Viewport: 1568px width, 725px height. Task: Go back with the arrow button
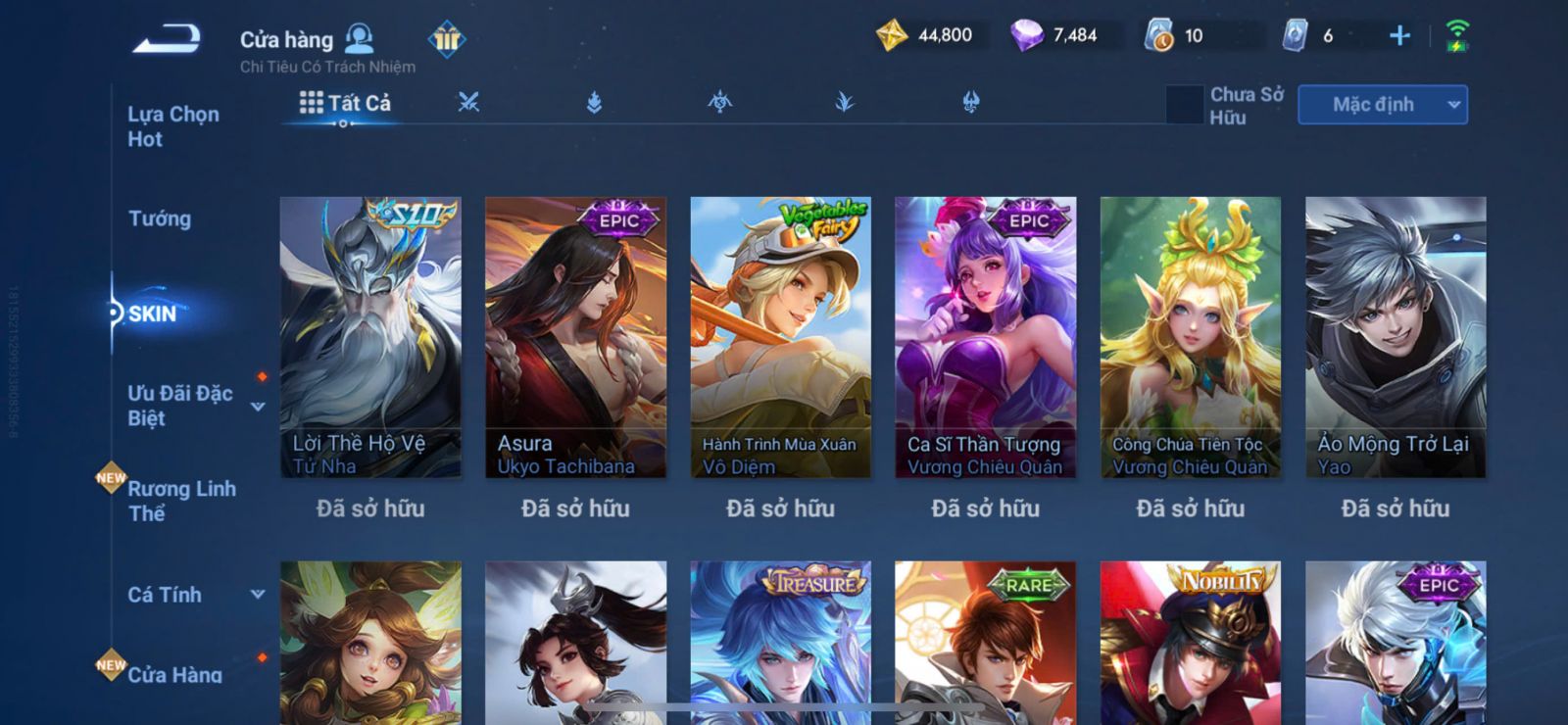(167, 39)
